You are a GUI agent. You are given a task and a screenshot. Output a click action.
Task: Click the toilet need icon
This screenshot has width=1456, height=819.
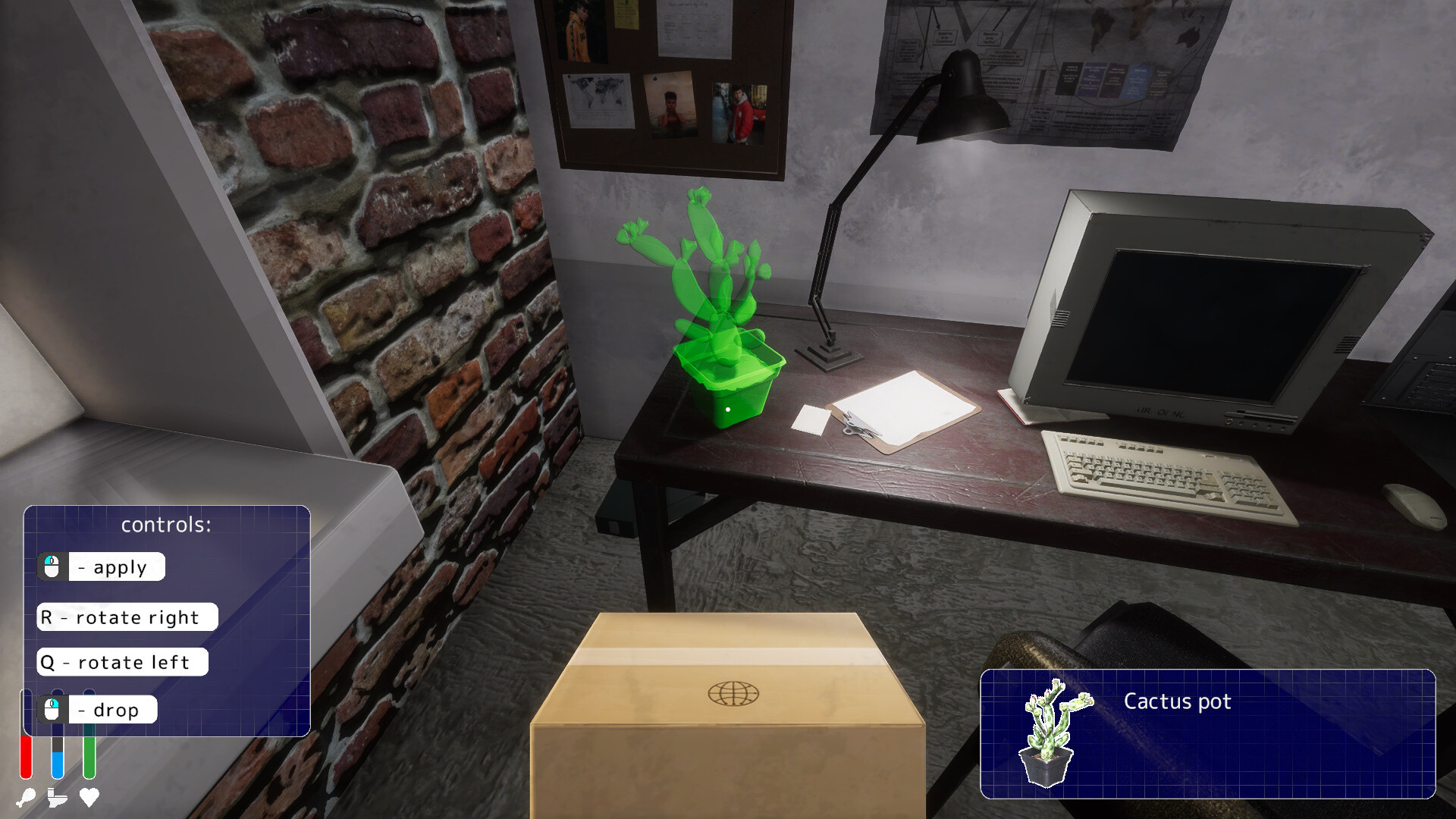click(x=58, y=798)
